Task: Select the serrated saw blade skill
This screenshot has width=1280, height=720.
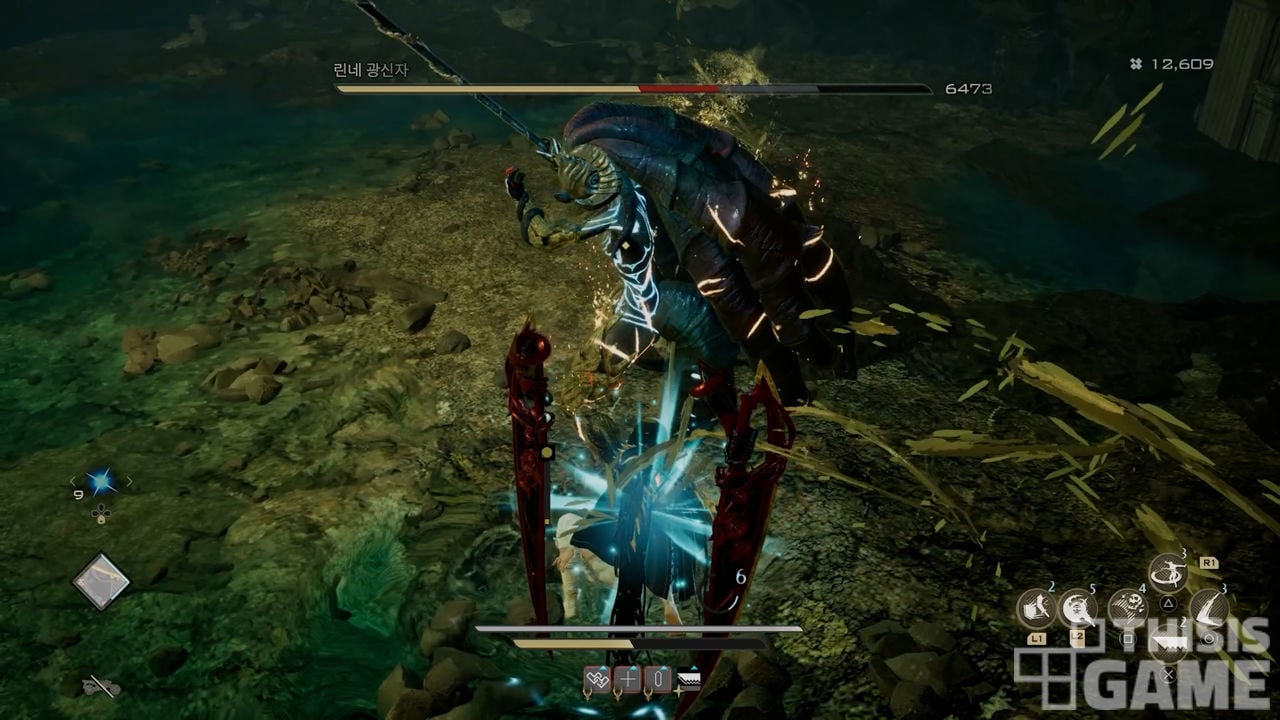Action: click(1166, 645)
